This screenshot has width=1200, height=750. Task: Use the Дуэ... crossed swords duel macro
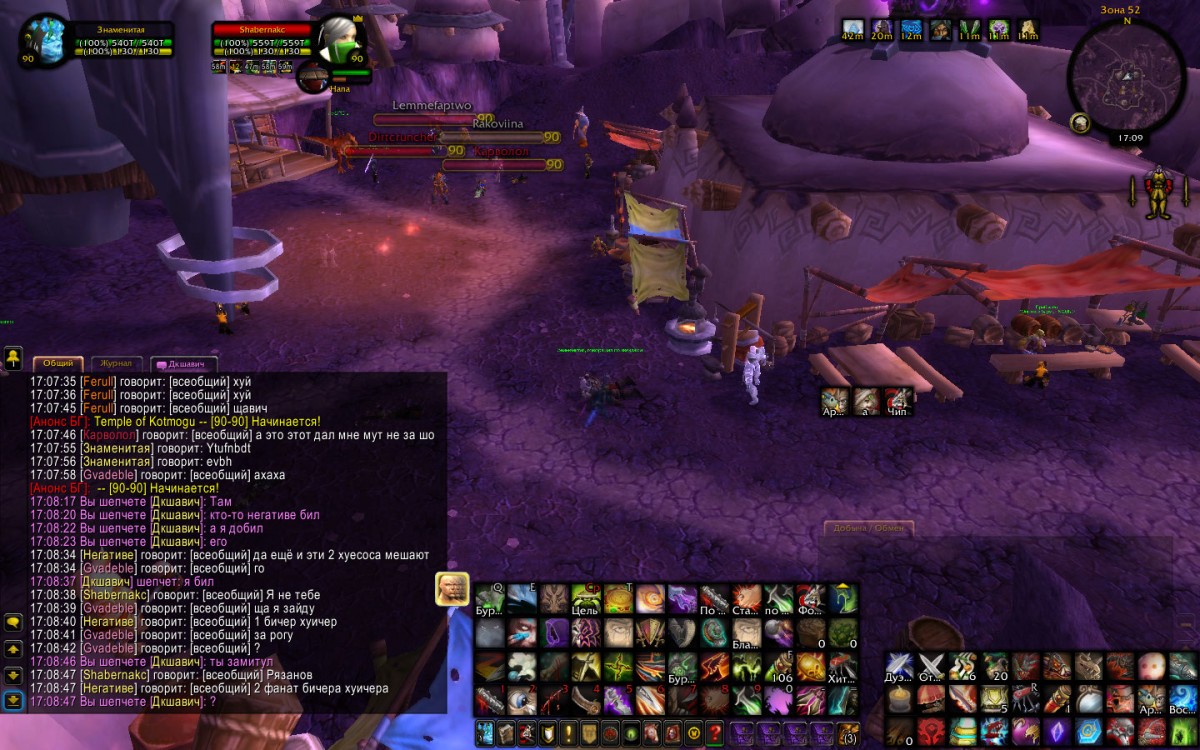pyautogui.click(x=900, y=666)
